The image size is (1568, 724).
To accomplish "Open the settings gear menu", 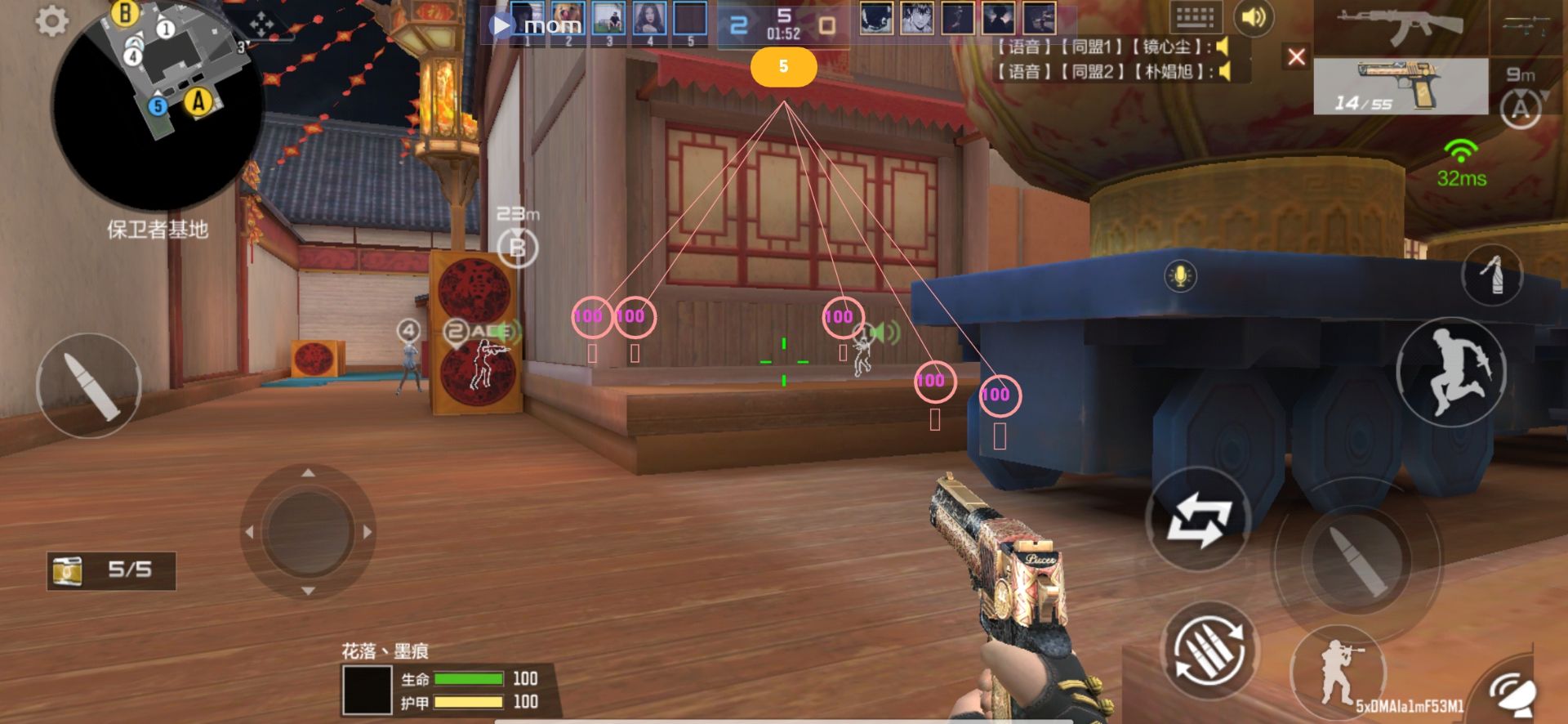I will tap(51, 21).
